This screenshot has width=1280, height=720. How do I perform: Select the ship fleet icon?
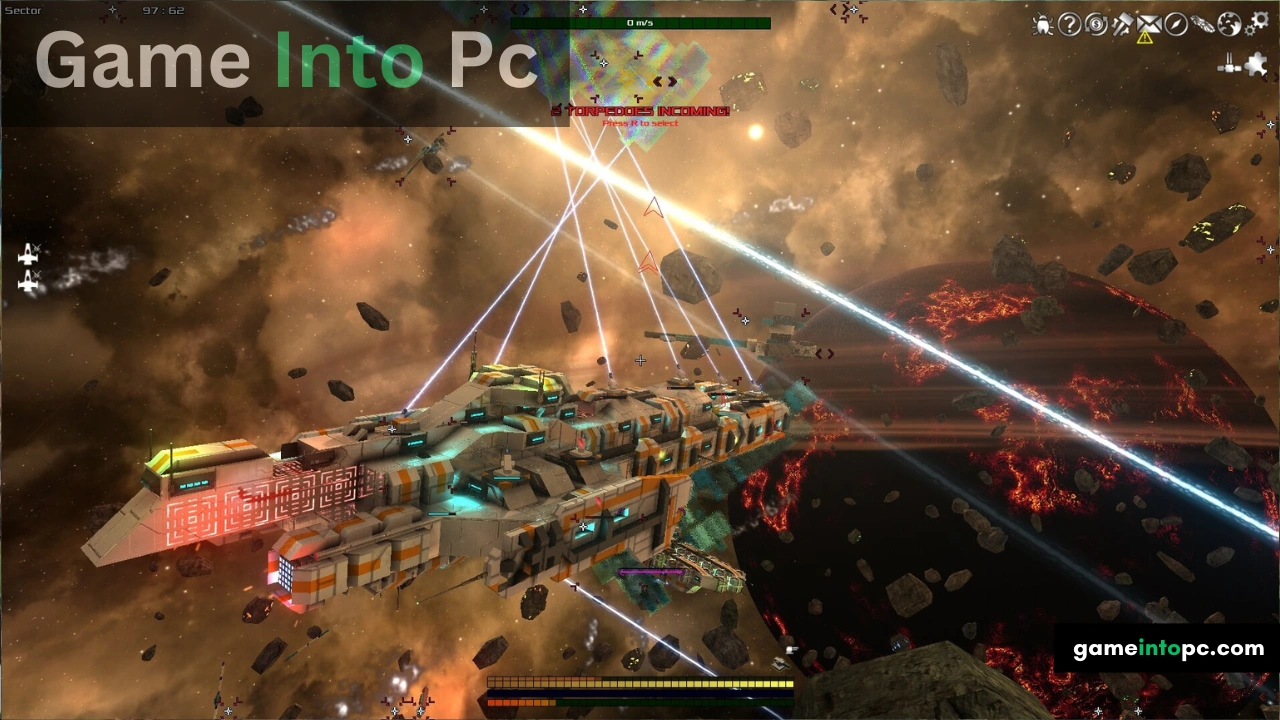pyautogui.click(x=1203, y=25)
